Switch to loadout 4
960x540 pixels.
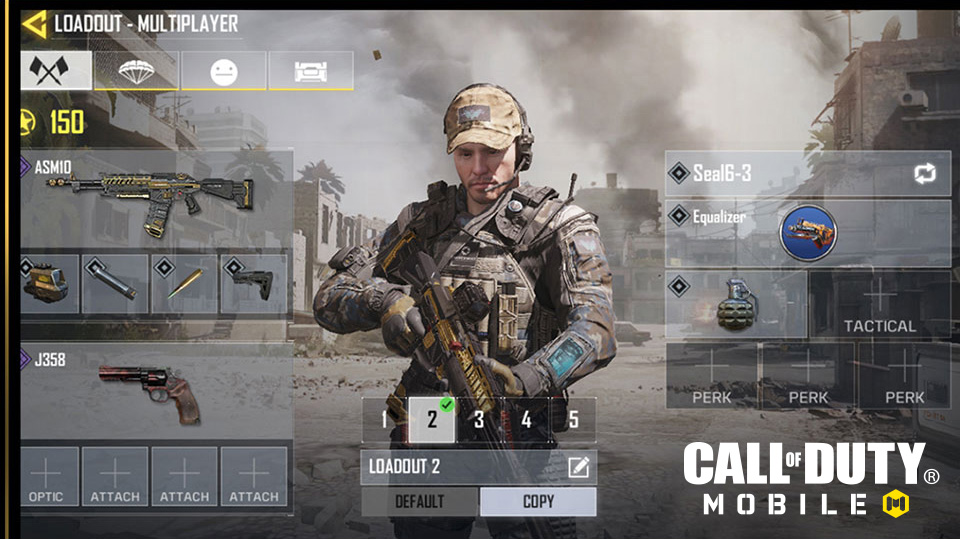(x=526, y=420)
